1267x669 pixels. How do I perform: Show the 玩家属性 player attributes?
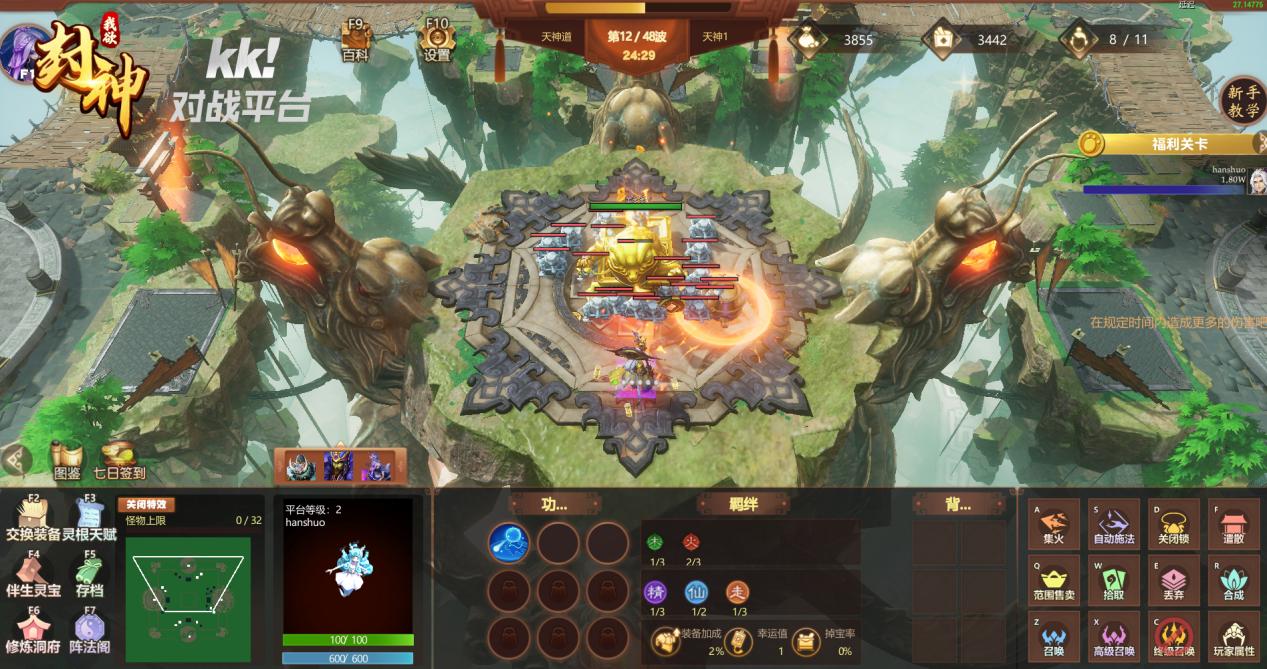click(1233, 638)
